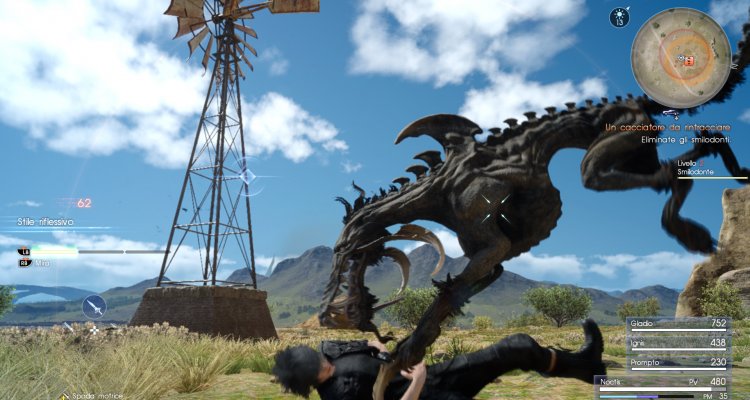The width and height of the screenshot is (750, 400).
Task: Click the equipped sword weapon icon
Action: tap(95, 305)
